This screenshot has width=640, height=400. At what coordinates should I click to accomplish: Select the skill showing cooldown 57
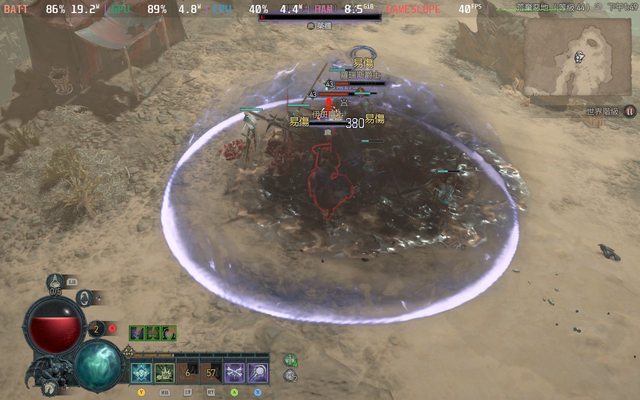[211, 373]
